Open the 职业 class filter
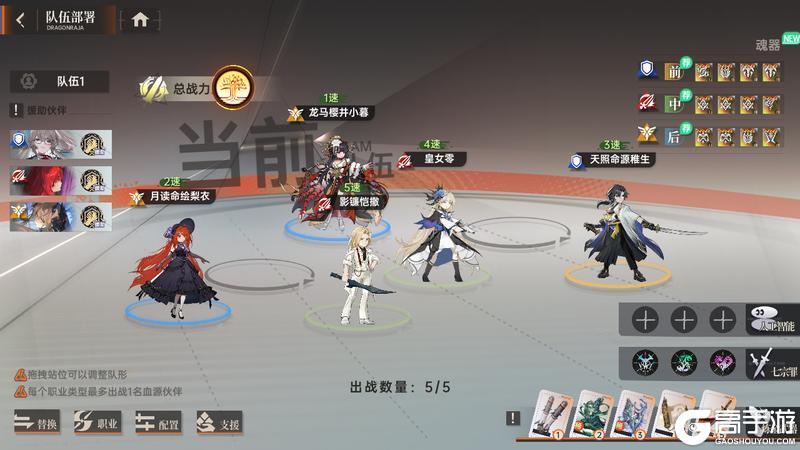The image size is (800, 450). tap(98, 423)
